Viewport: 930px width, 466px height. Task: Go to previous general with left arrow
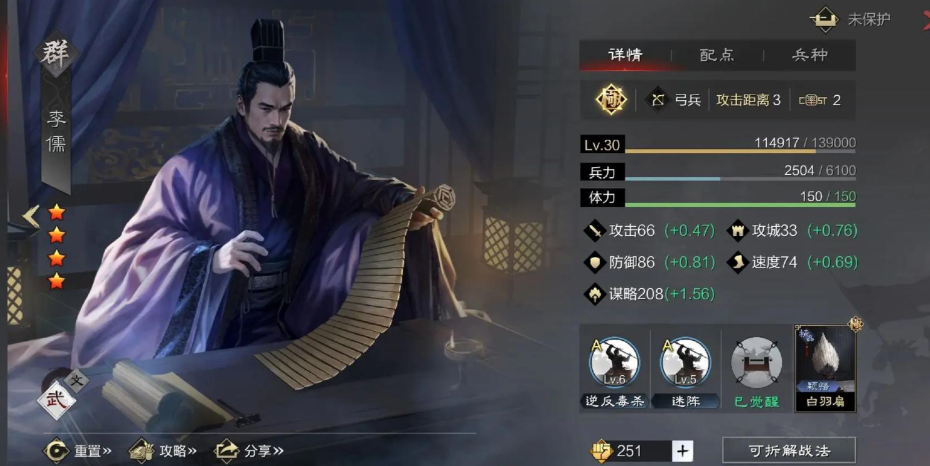pos(31,215)
